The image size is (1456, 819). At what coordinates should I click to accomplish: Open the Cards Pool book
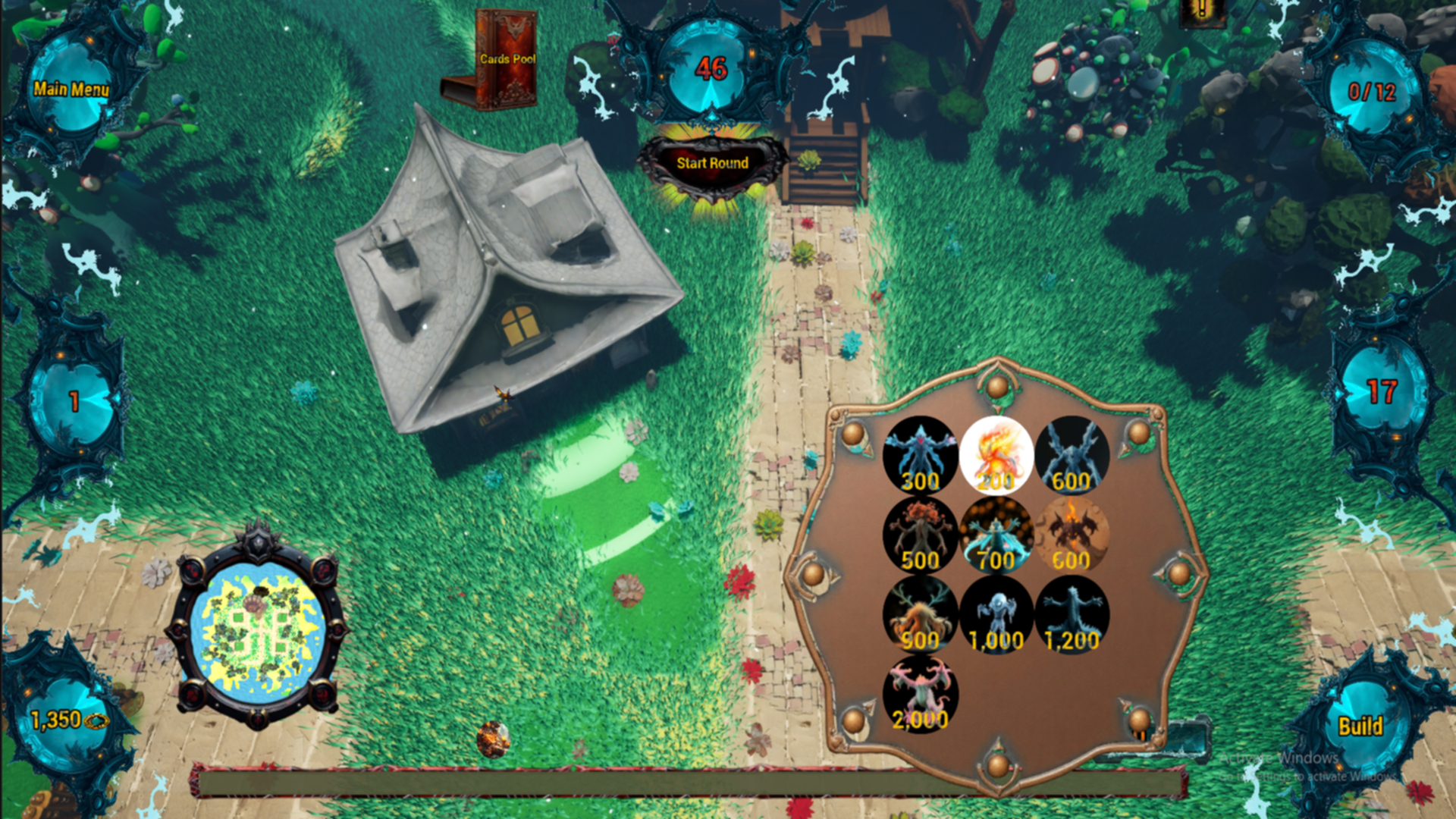click(x=507, y=57)
